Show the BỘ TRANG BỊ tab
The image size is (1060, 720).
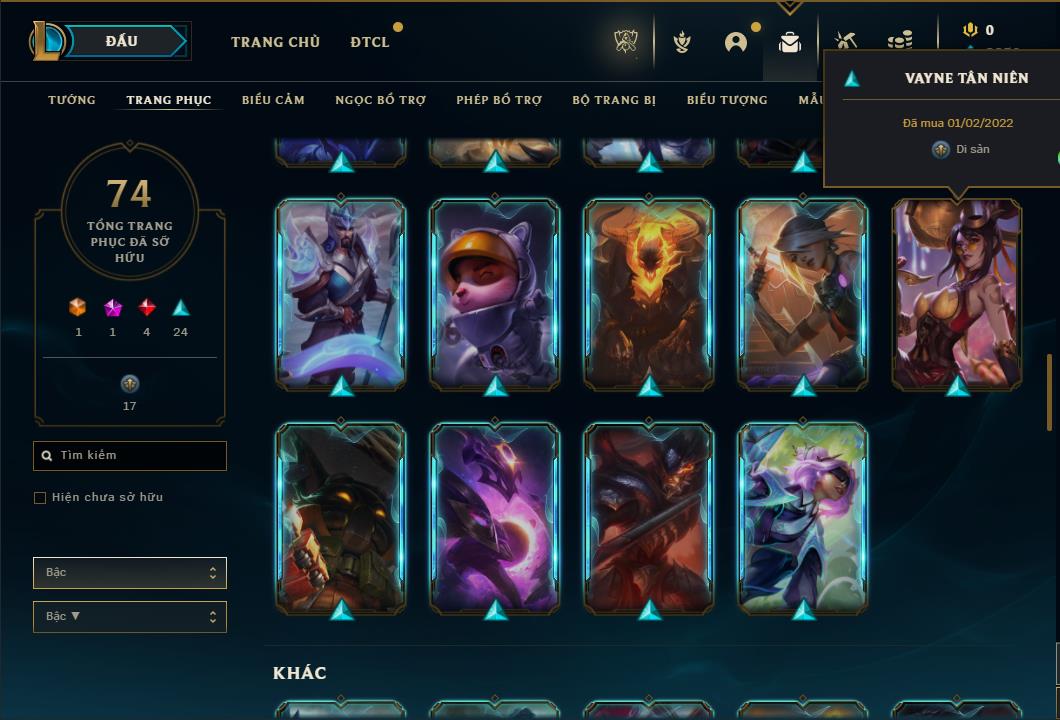tap(614, 100)
